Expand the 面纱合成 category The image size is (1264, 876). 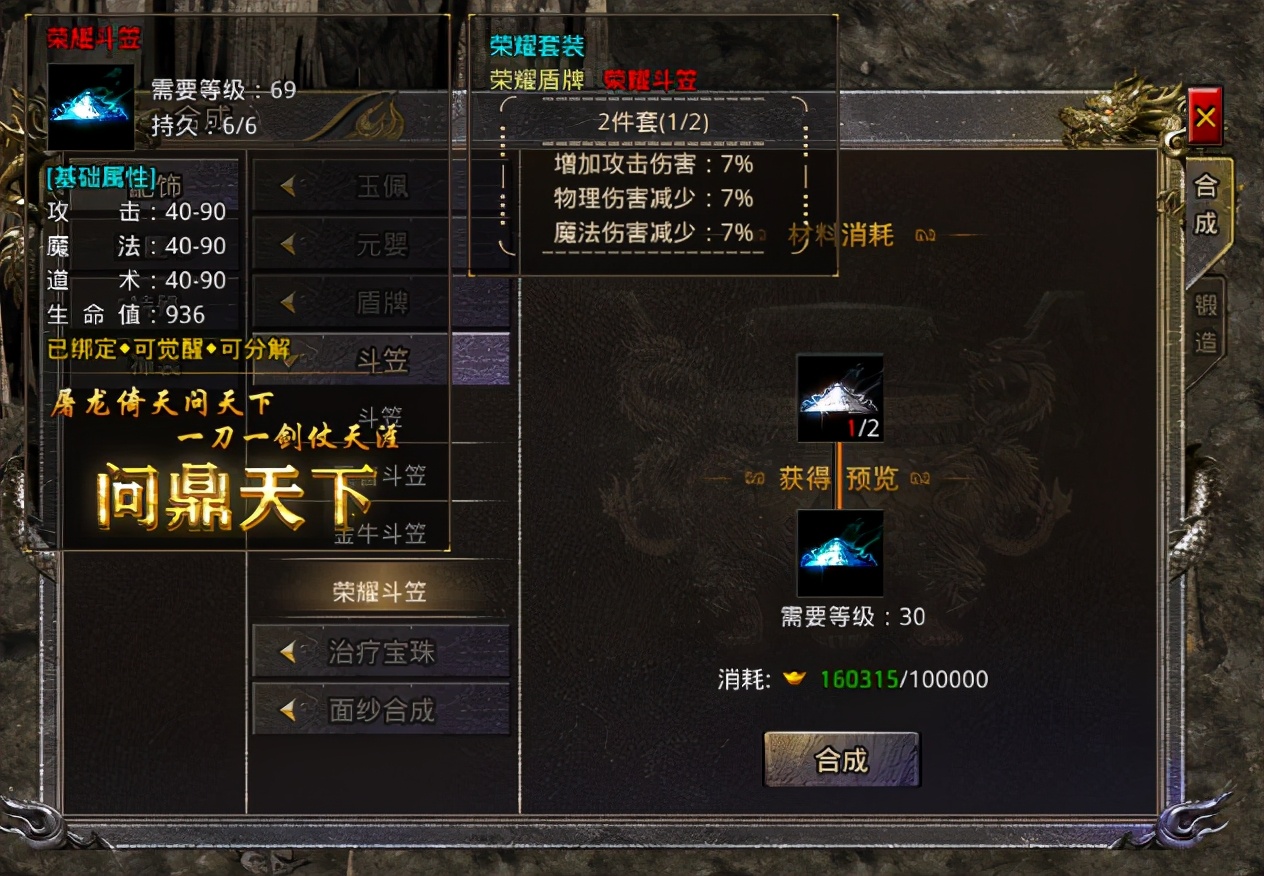pyautogui.click(x=381, y=710)
